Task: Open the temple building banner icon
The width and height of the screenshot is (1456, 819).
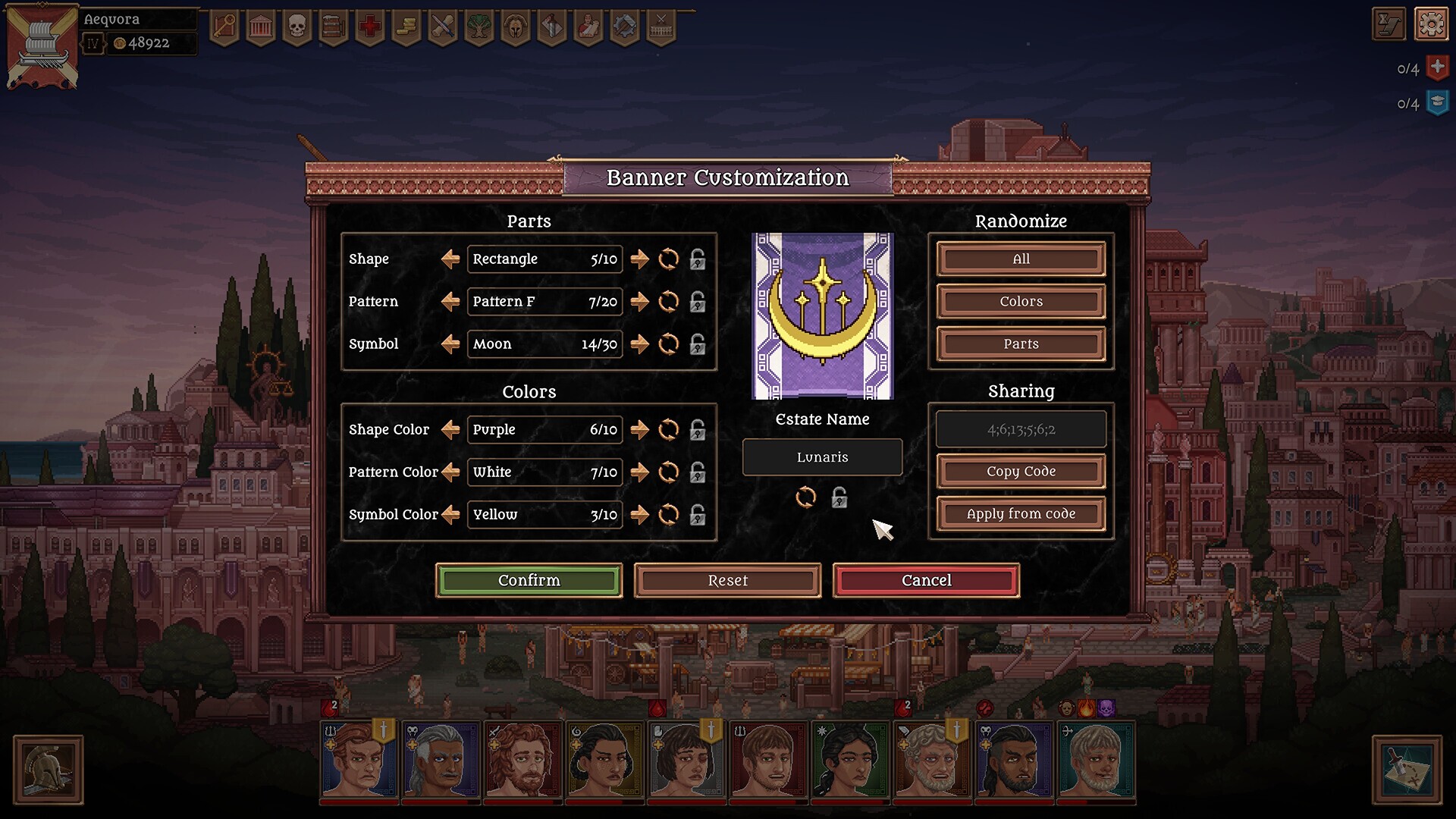Action: point(259,26)
